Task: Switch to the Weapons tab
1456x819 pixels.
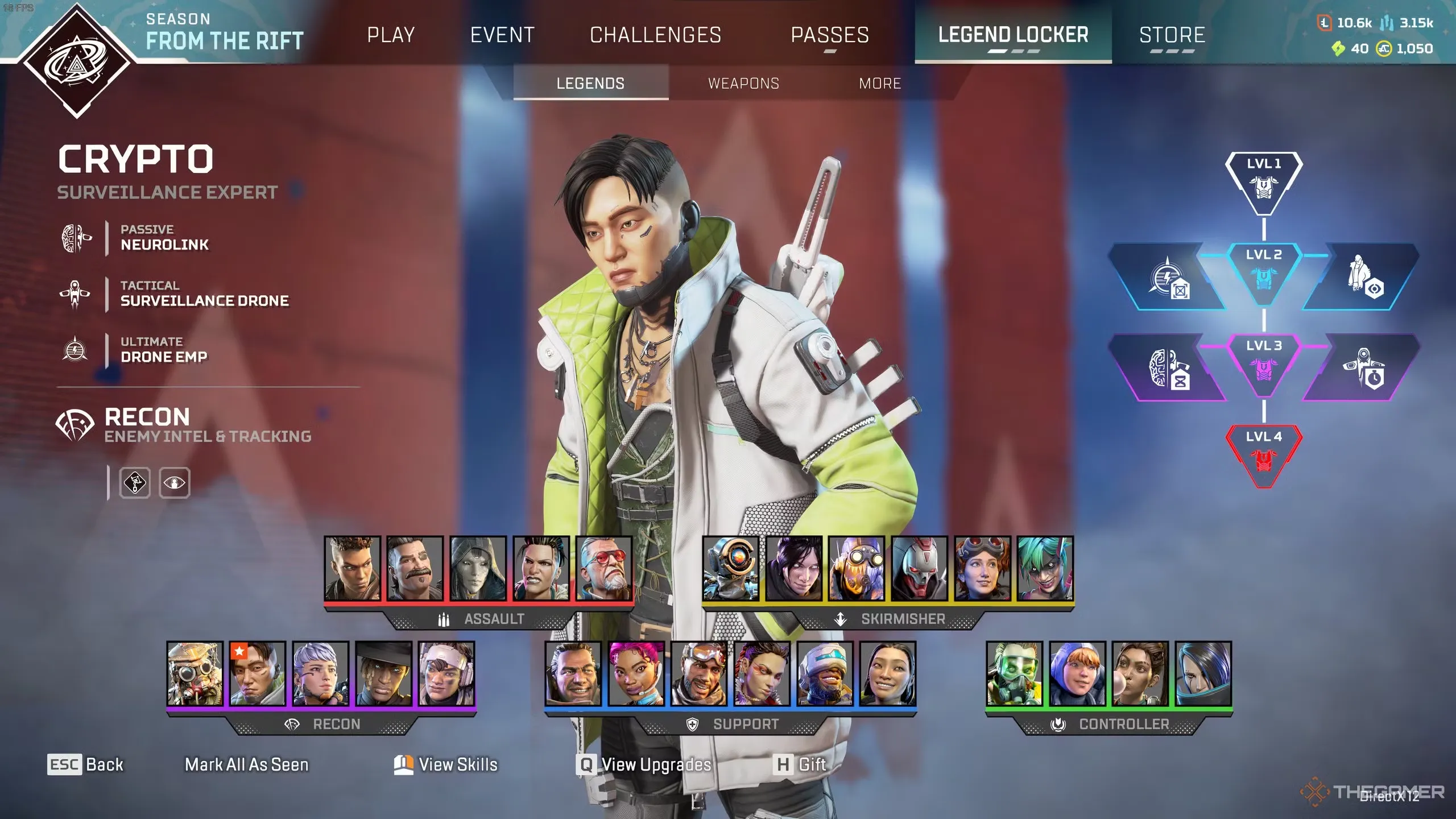Action: [743, 83]
